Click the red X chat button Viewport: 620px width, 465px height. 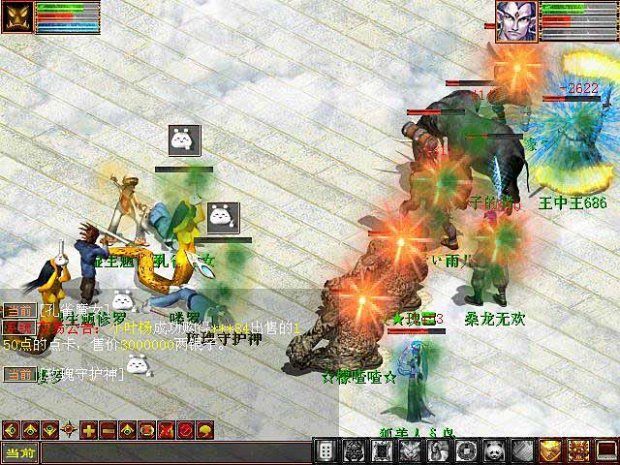166,430
